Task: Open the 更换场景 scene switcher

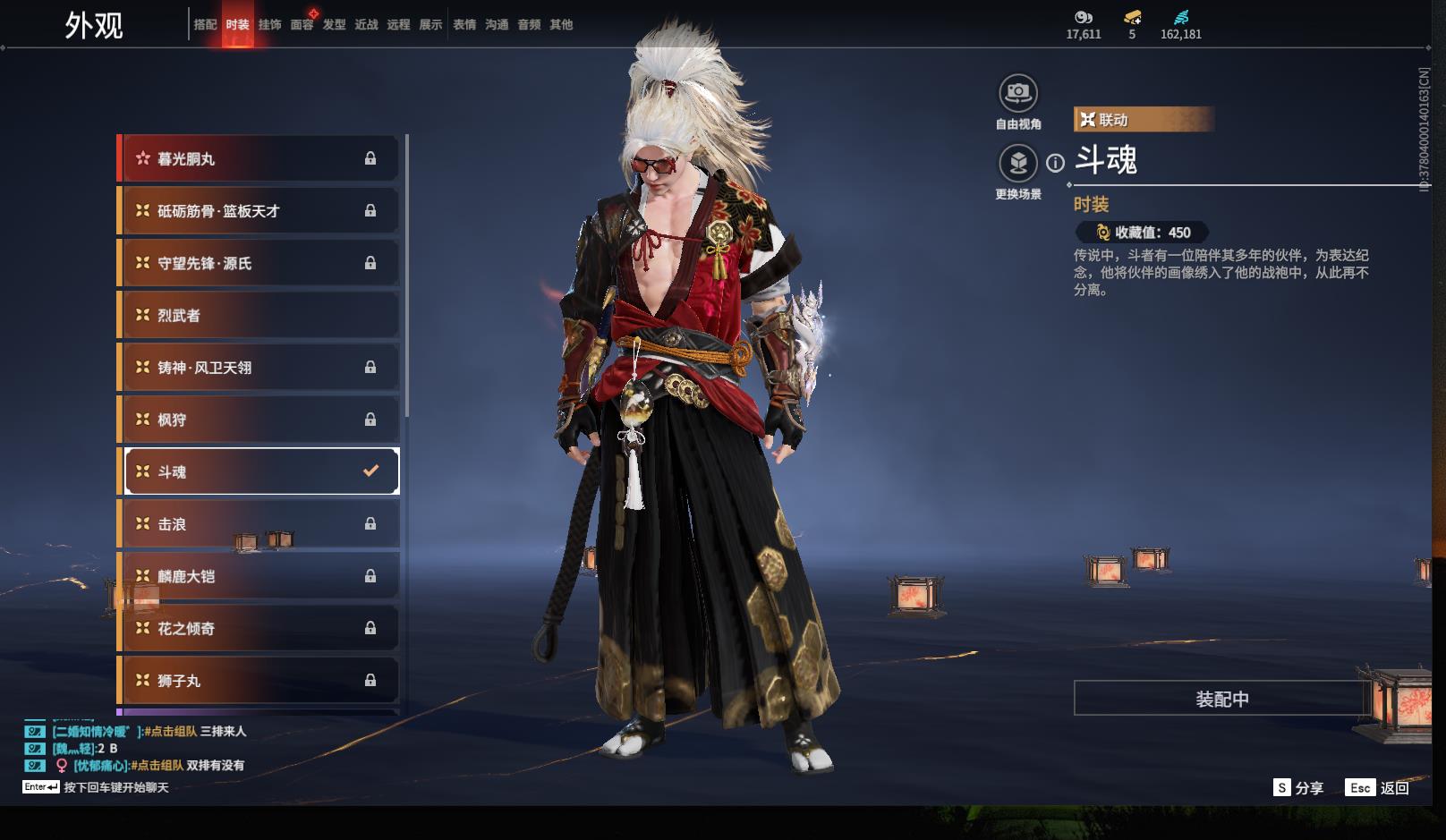Action: coord(1018,164)
